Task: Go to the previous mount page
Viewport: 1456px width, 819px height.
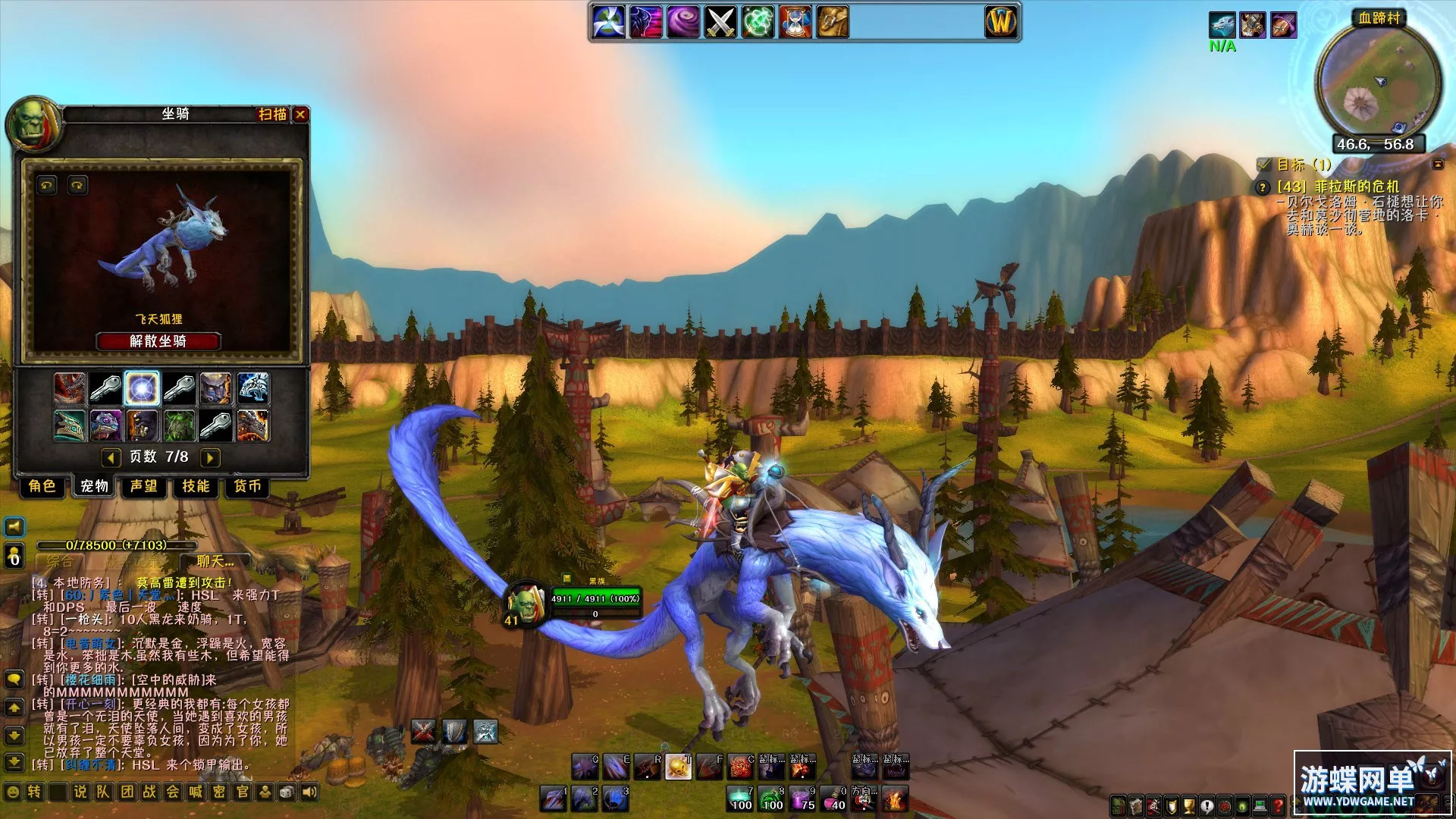Action: [111, 457]
